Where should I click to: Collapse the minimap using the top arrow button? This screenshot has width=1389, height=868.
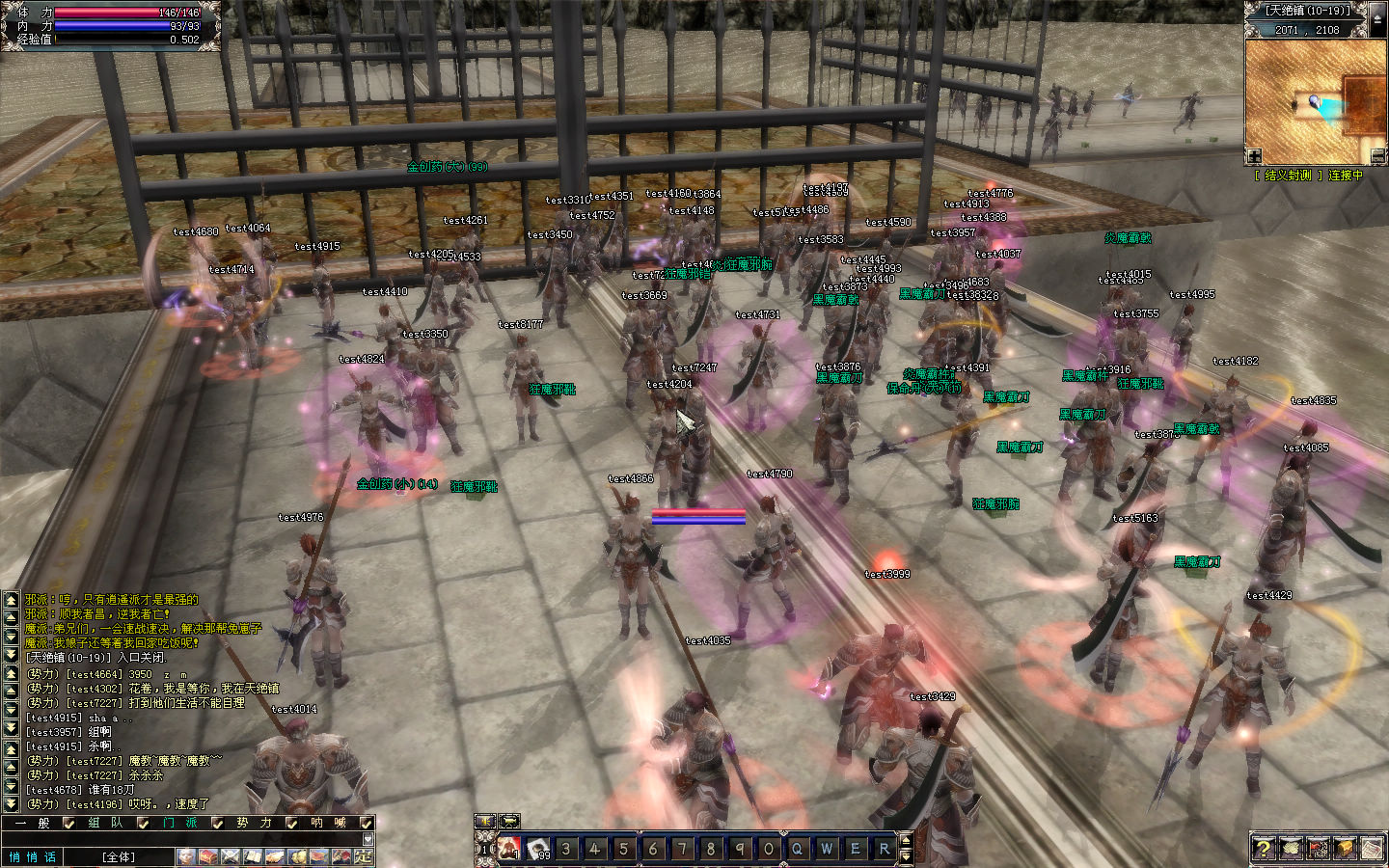tap(1376, 19)
